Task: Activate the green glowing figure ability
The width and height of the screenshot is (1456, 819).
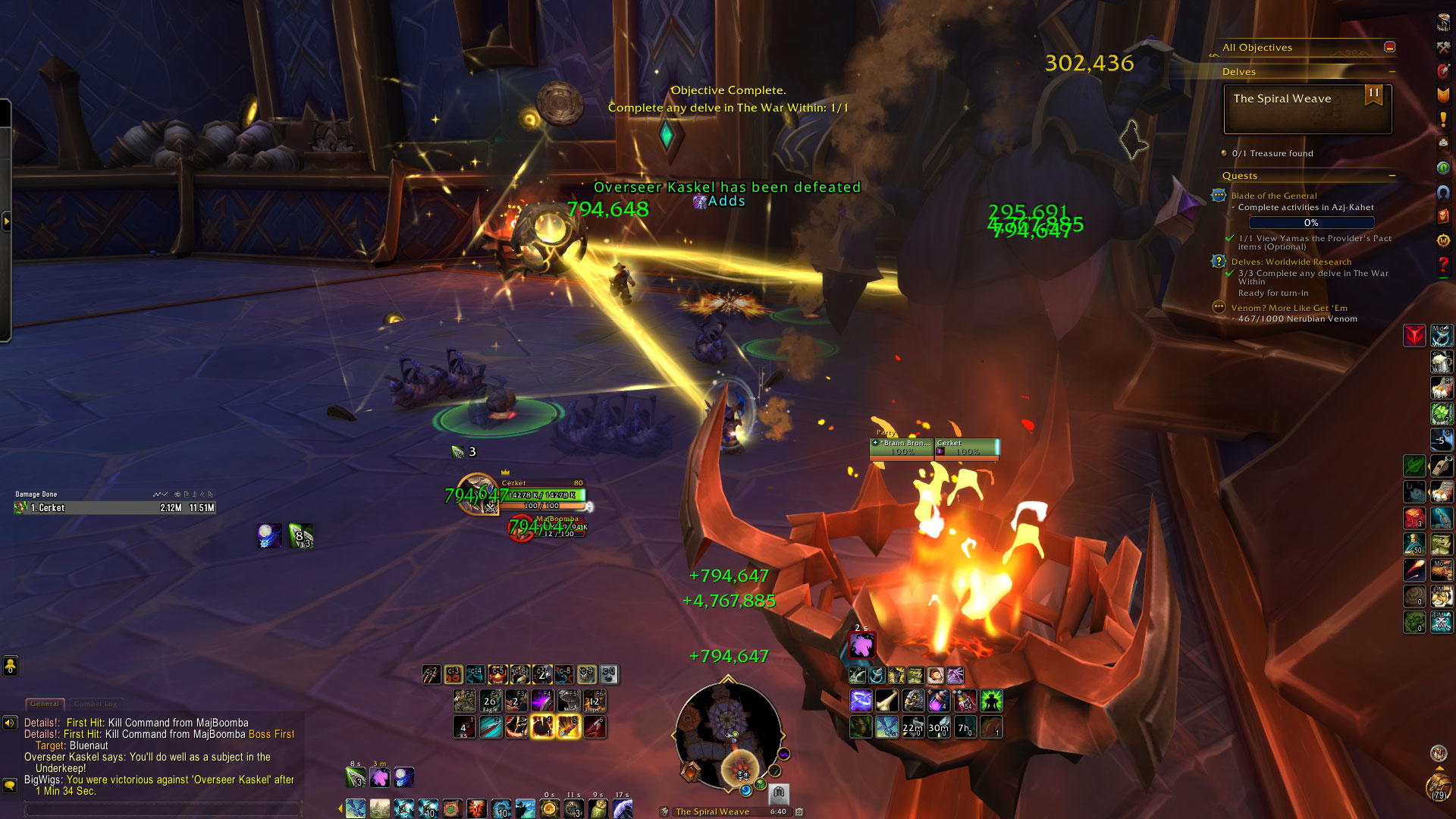Action: pos(990,701)
